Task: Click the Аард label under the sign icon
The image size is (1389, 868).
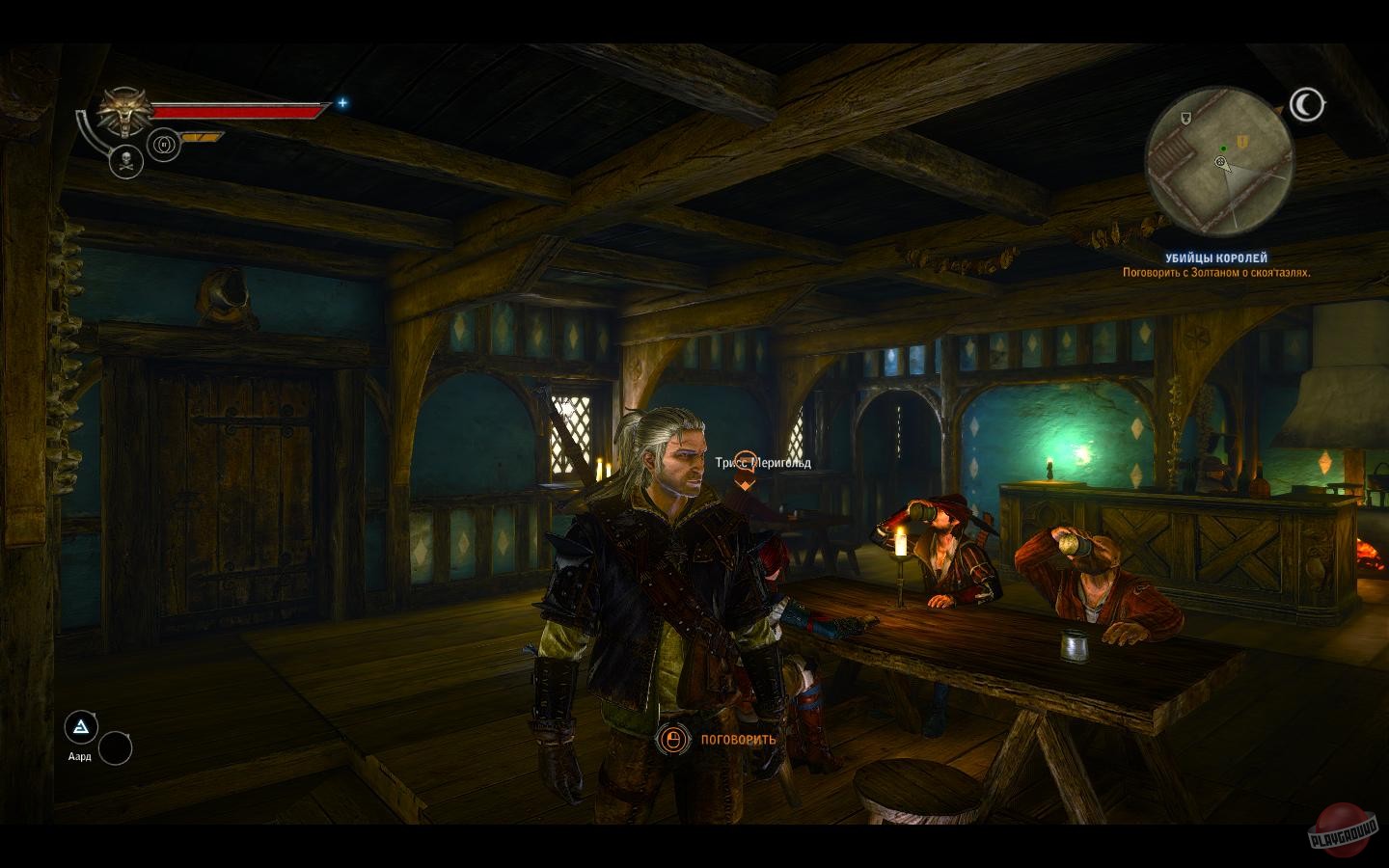Action: (x=79, y=758)
